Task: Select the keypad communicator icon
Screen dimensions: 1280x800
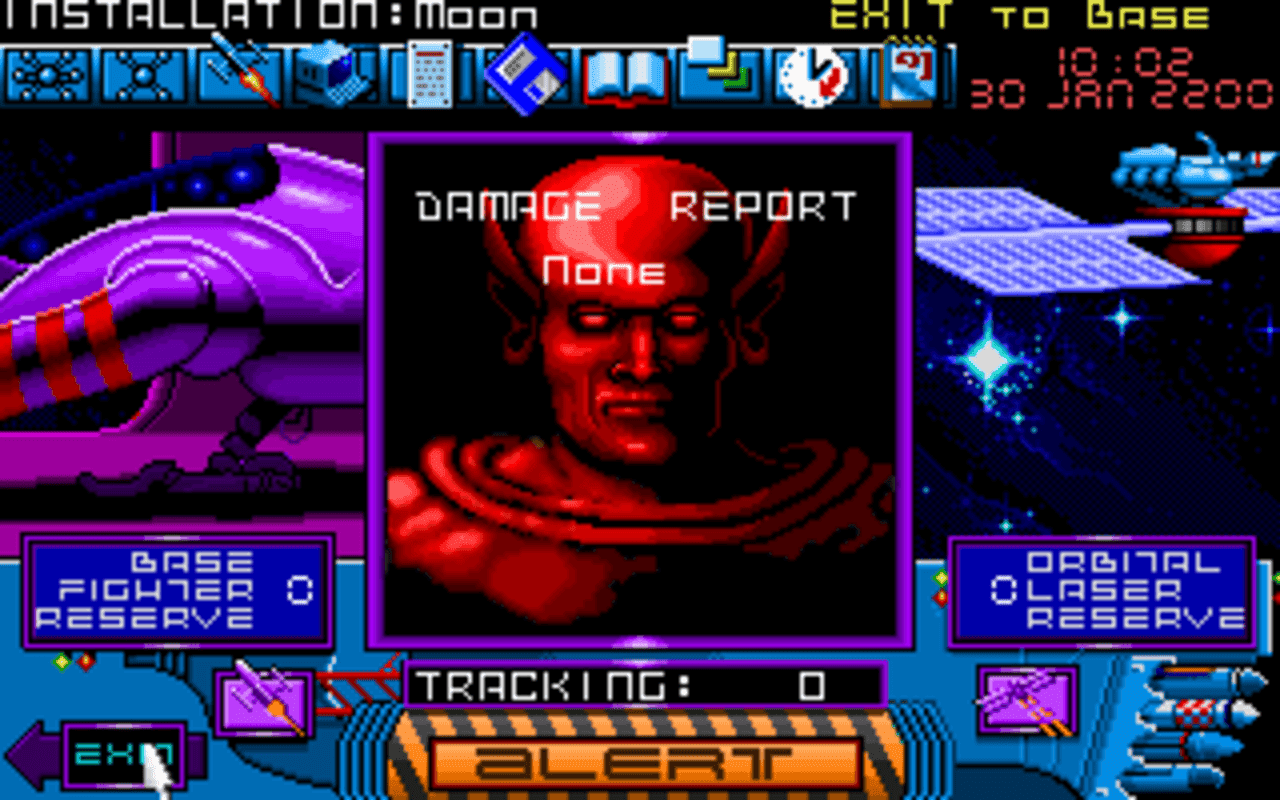Action: coord(430,73)
